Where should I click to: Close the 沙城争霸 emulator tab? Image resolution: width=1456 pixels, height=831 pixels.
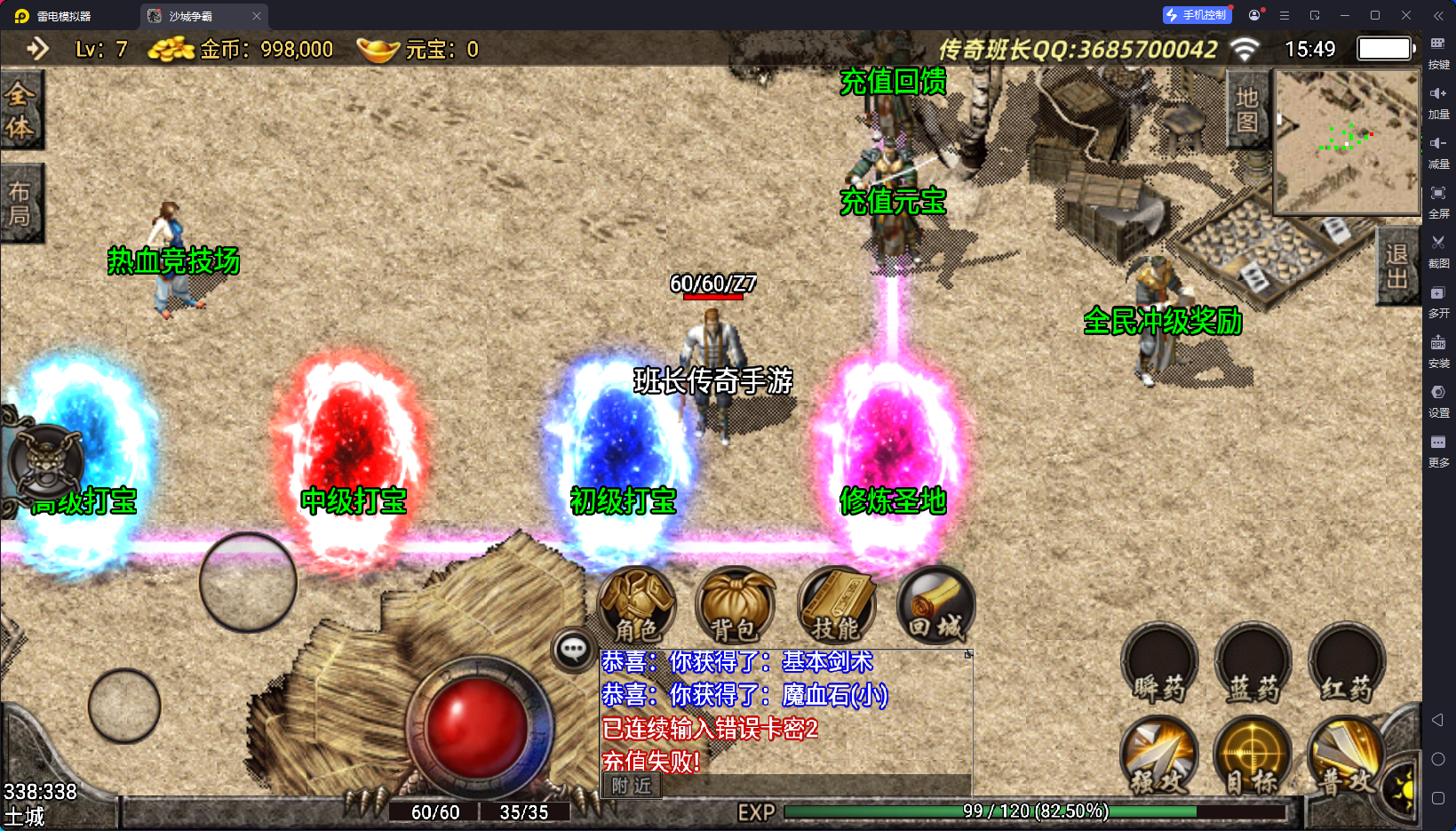pos(257,16)
